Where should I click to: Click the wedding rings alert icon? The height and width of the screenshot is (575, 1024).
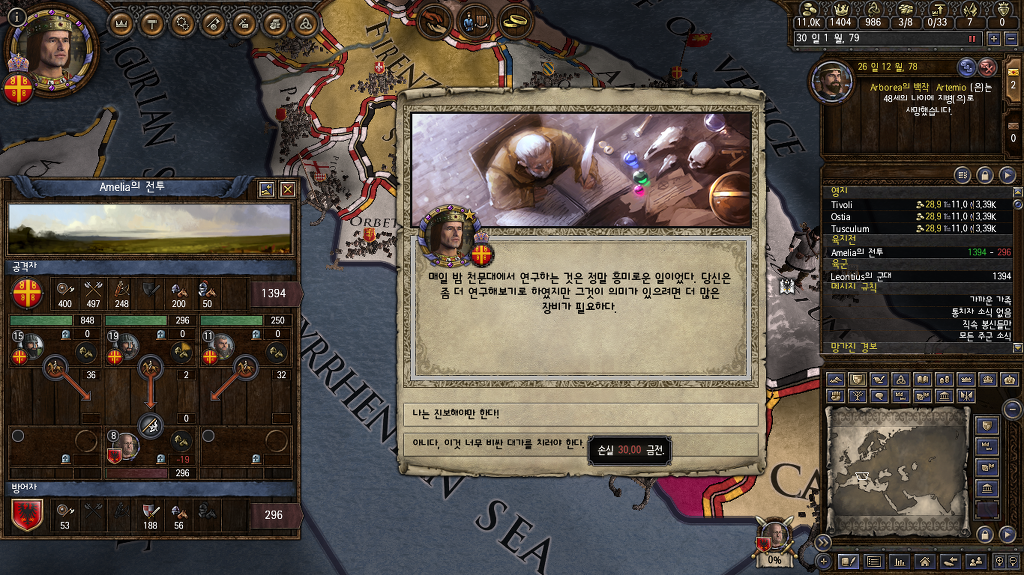[514, 21]
